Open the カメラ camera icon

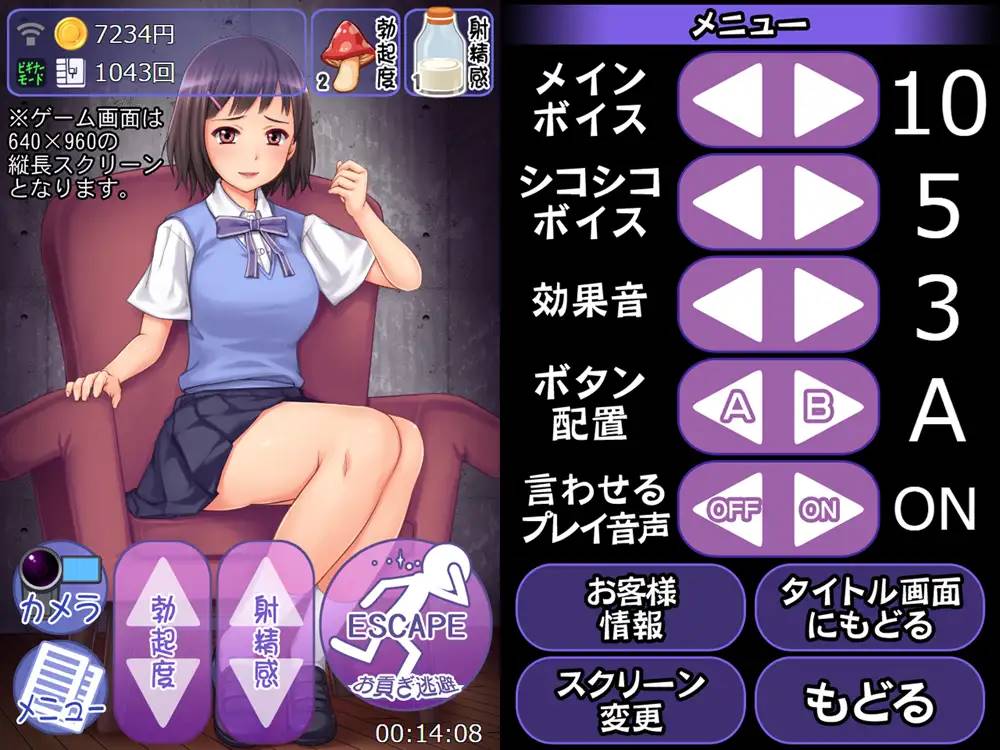tap(60, 585)
